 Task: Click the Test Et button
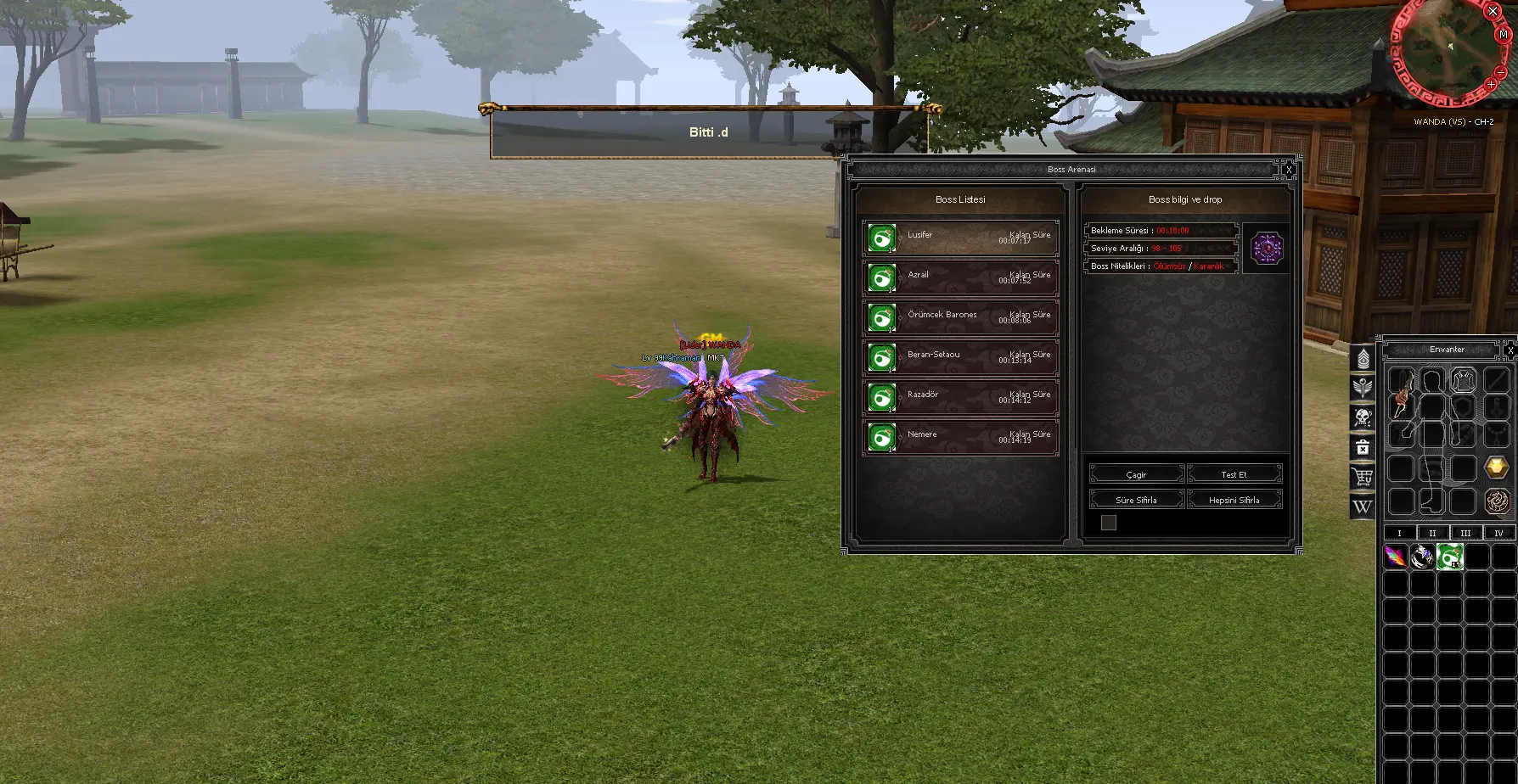(1234, 474)
